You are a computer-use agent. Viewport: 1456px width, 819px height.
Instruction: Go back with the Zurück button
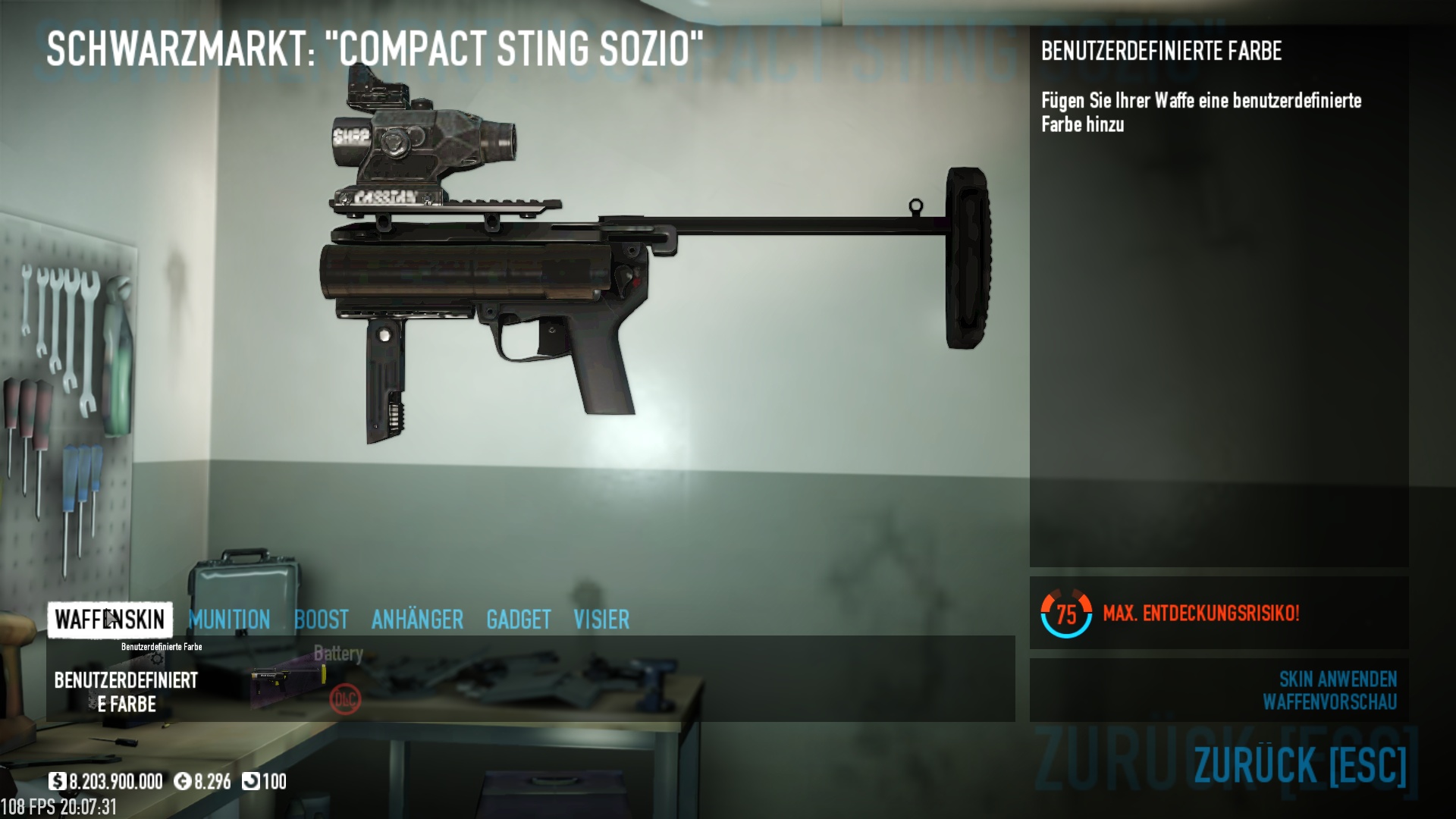tap(1300, 764)
